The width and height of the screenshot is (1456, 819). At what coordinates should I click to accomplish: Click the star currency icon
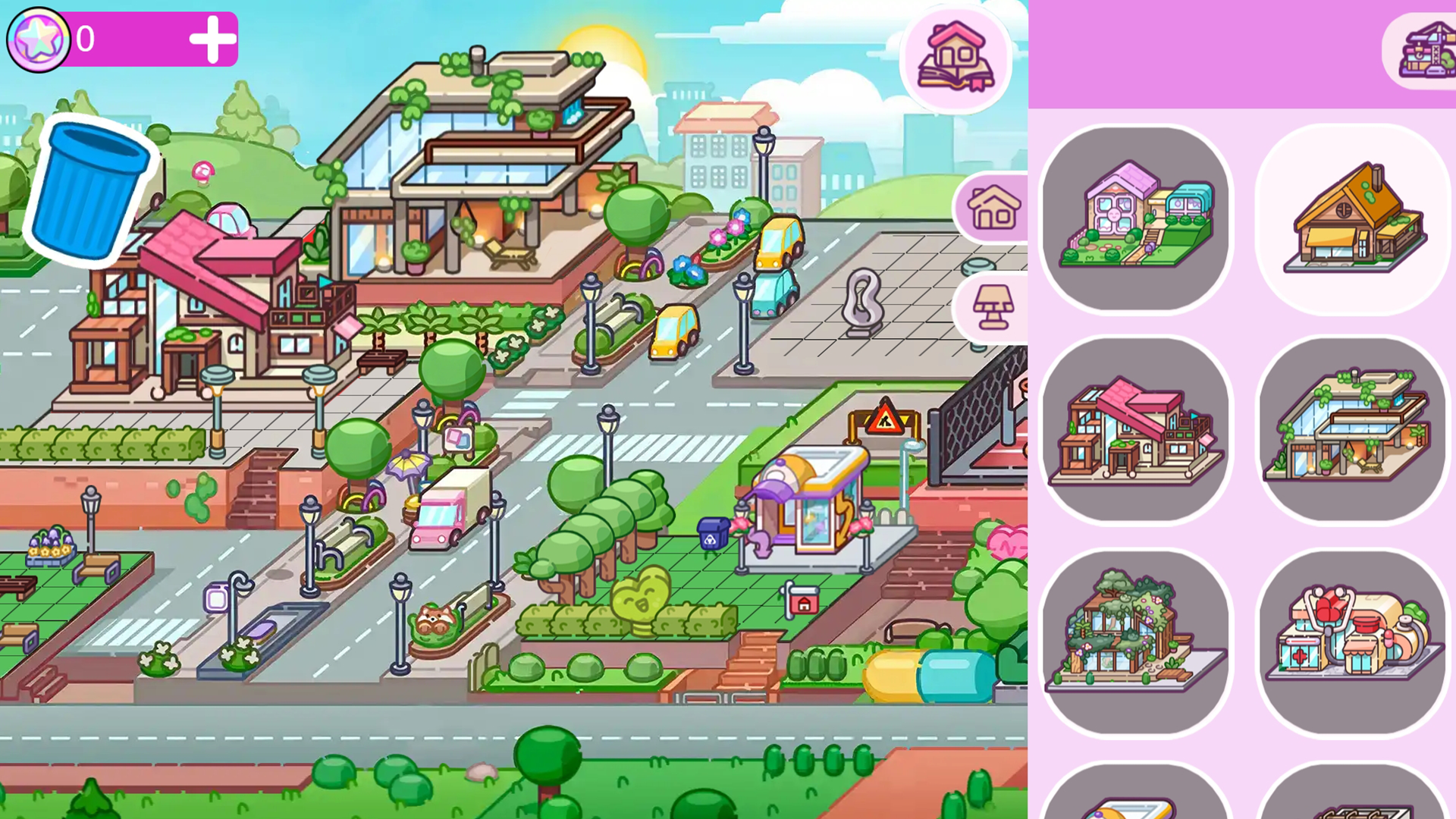(38, 37)
